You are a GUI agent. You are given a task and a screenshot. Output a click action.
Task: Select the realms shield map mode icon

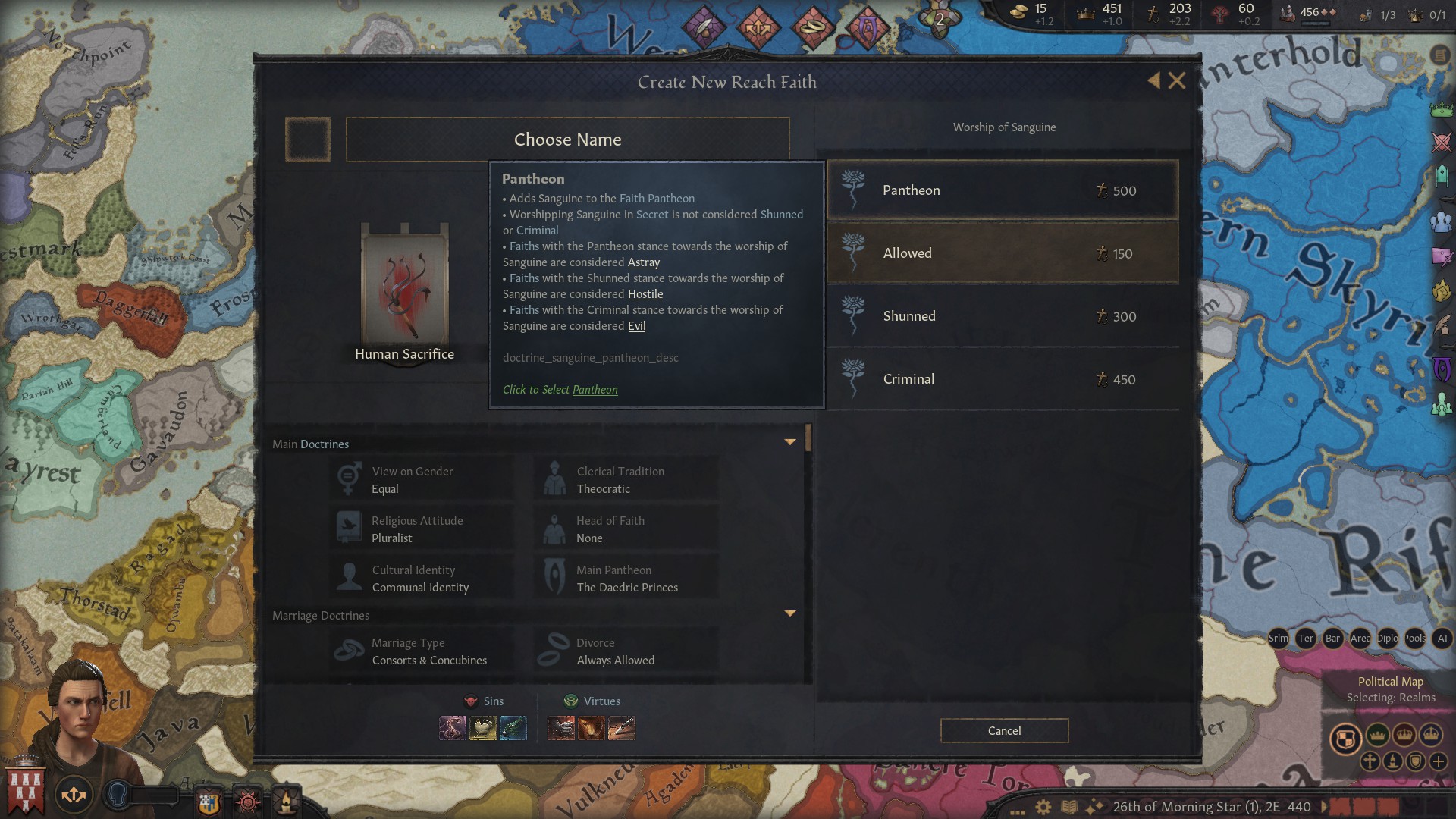(x=1347, y=736)
